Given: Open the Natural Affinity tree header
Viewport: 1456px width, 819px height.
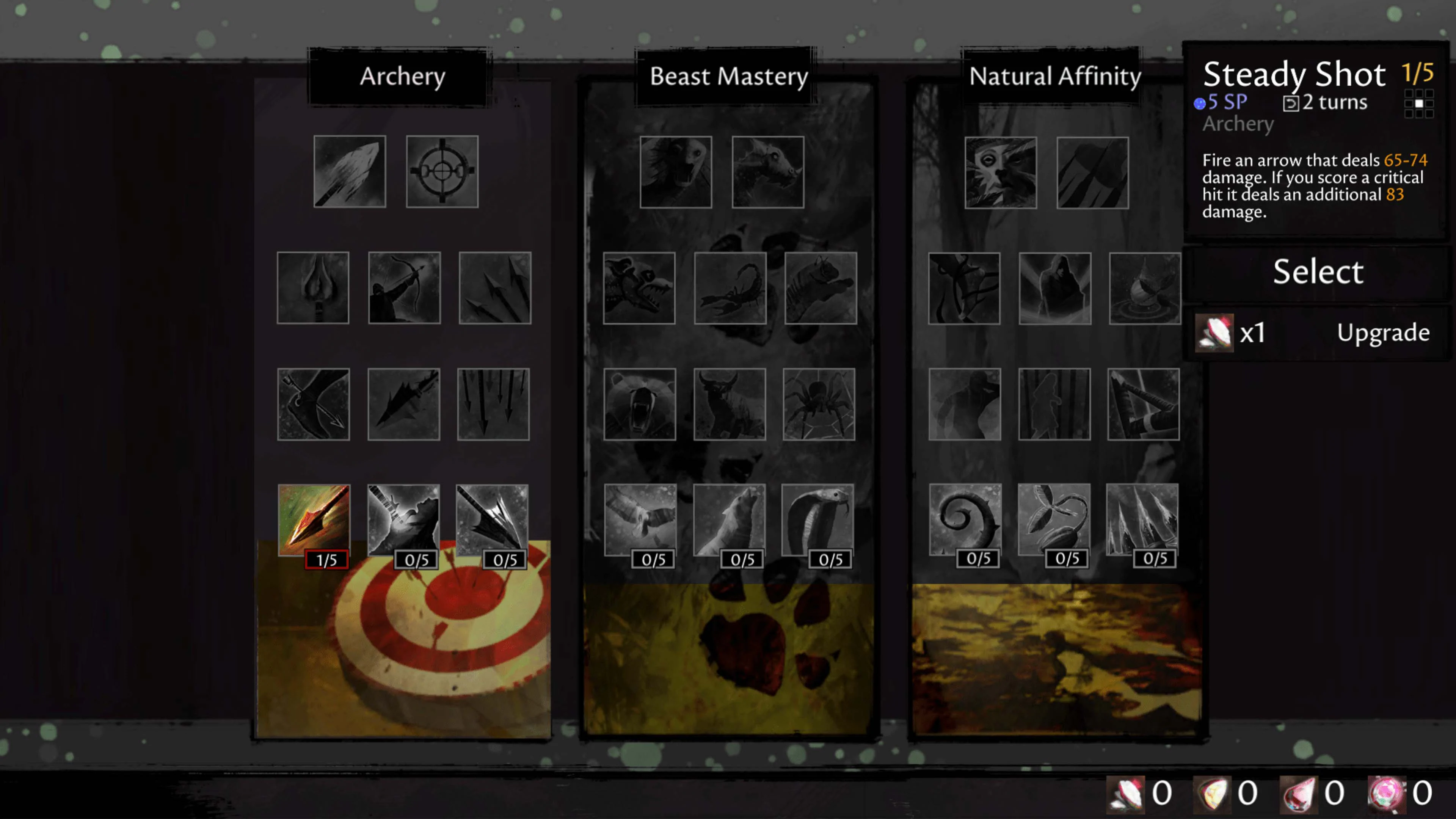Looking at the screenshot, I should pos(1054,76).
